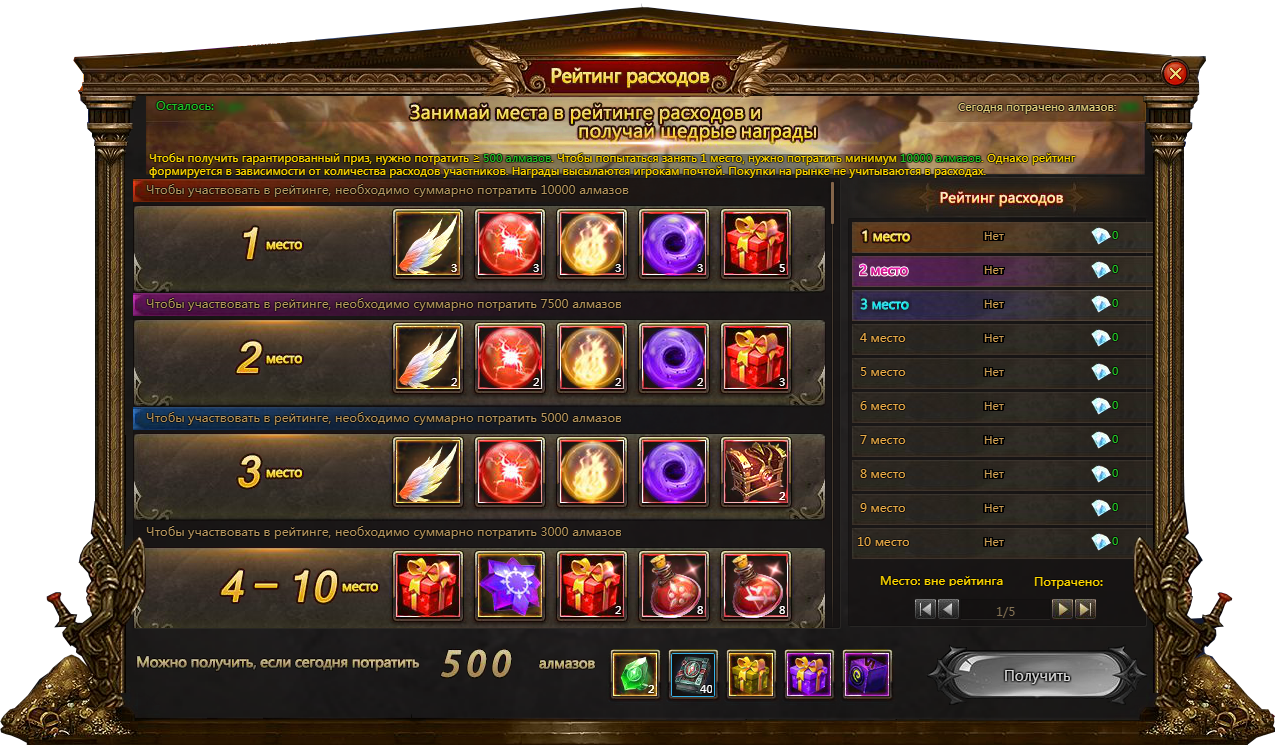Screen dimensions: 1275x745
Task: Inspect the purple star reward for 4–10 место
Action: 509,585
